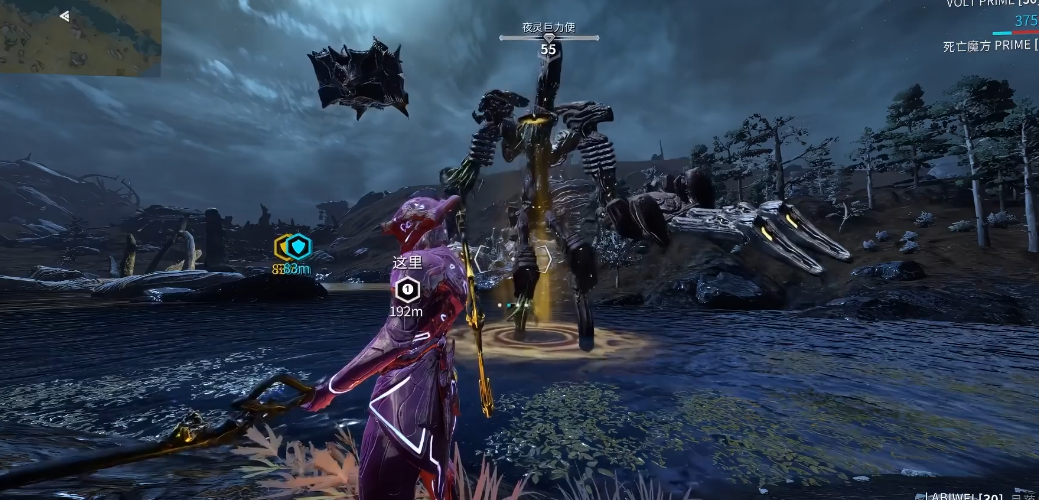Click the minimap in the corner

point(80,36)
